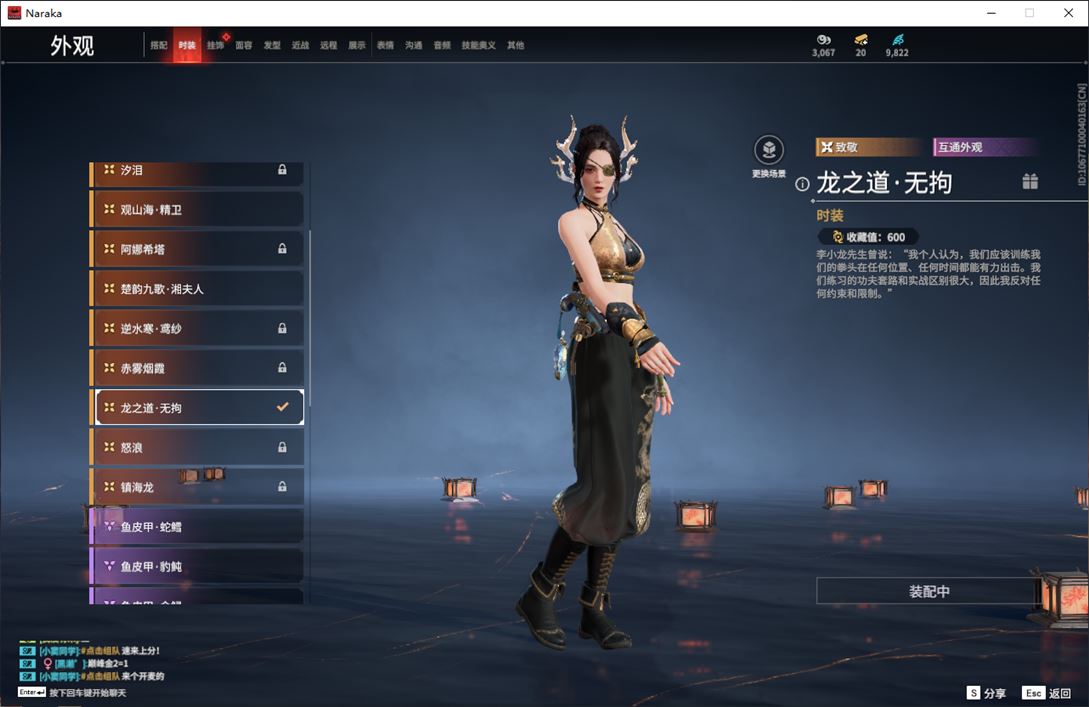Screen dimensions: 1089x707
Task: Switch to the 搭配 tab
Action: (x=159, y=45)
